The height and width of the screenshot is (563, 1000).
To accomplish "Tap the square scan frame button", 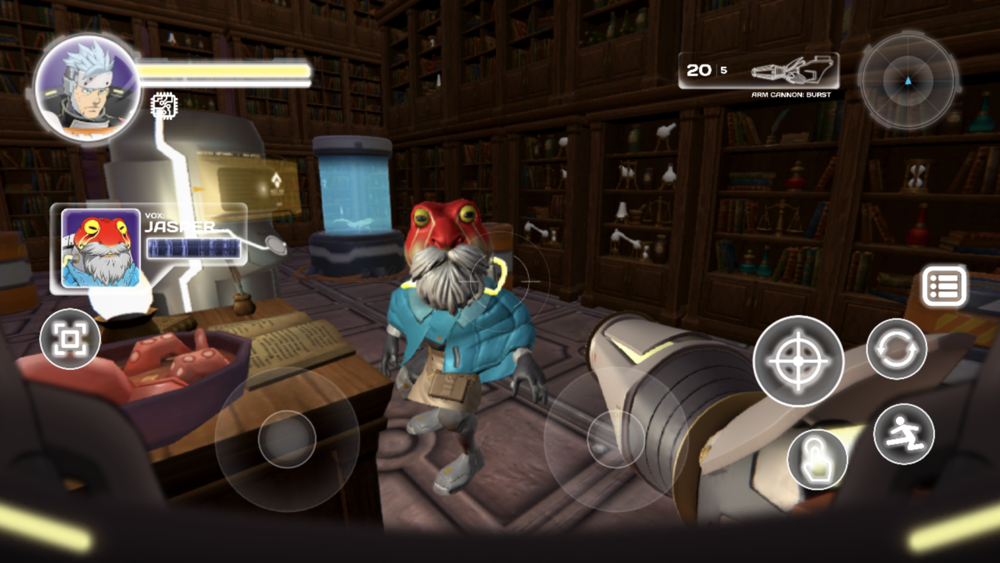I will (x=70, y=340).
